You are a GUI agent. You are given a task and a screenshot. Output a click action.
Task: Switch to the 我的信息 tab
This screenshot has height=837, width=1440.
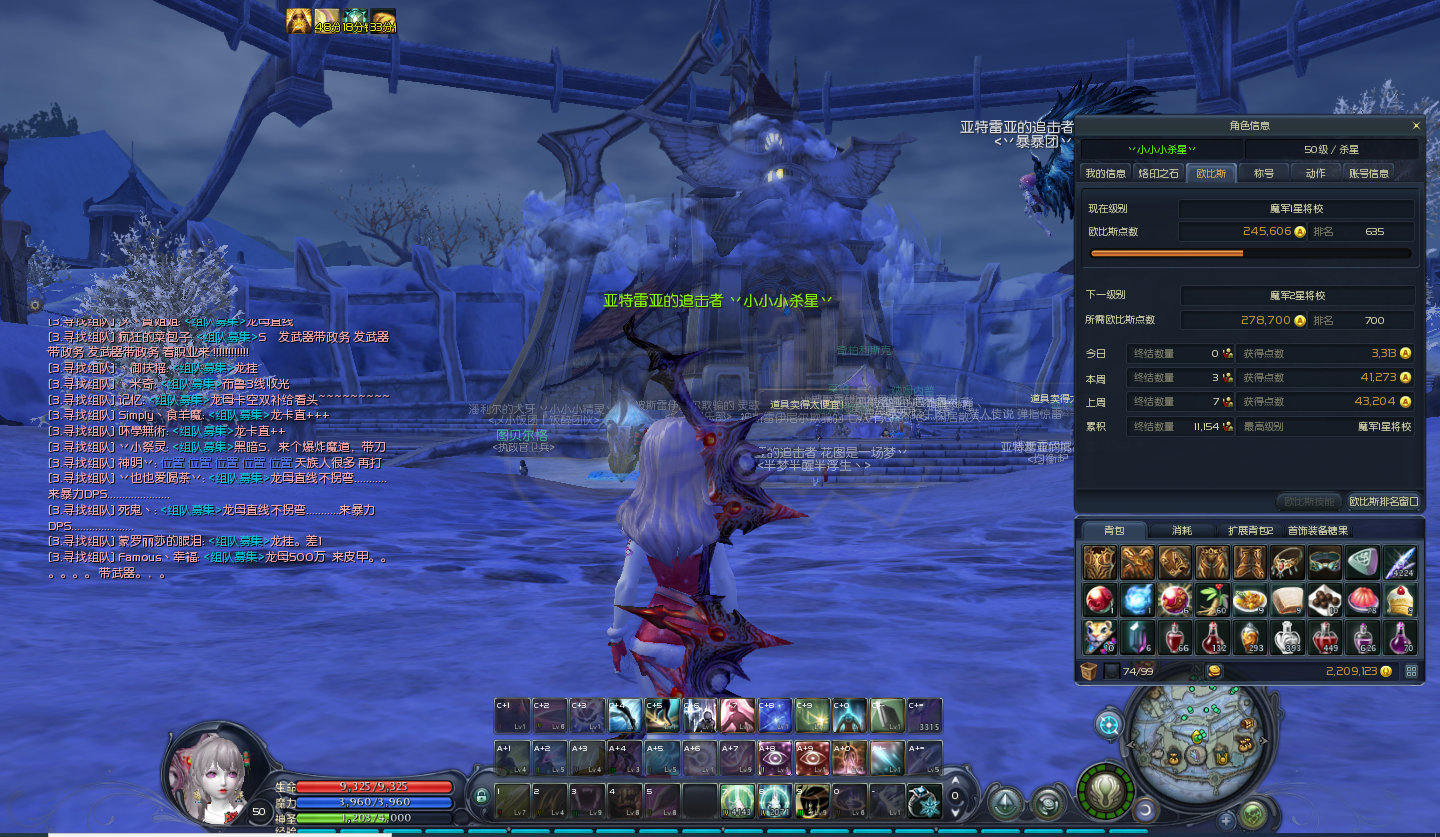click(1105, 173)
